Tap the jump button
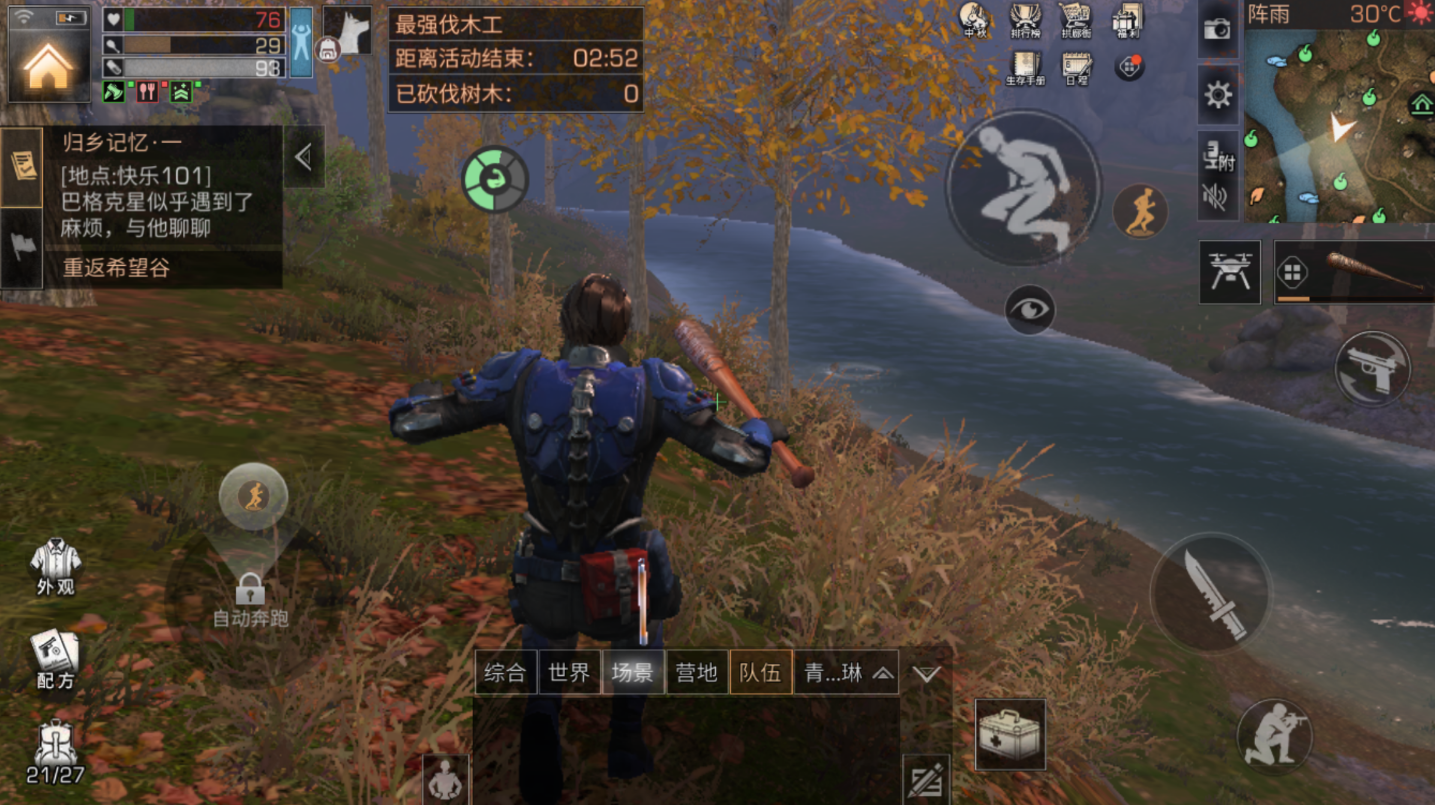The image size is (1435, 805). point(1022,187)
